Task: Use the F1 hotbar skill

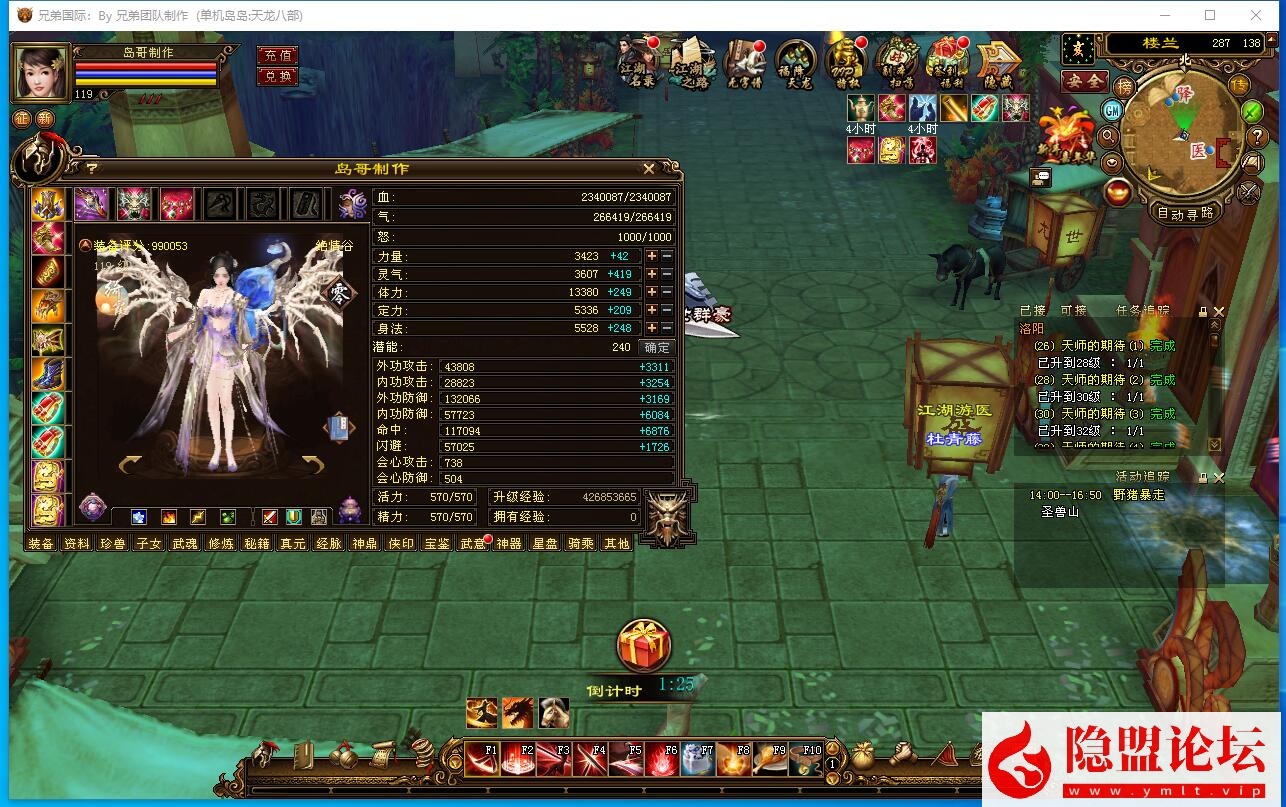Action: [x=481, y=760]
